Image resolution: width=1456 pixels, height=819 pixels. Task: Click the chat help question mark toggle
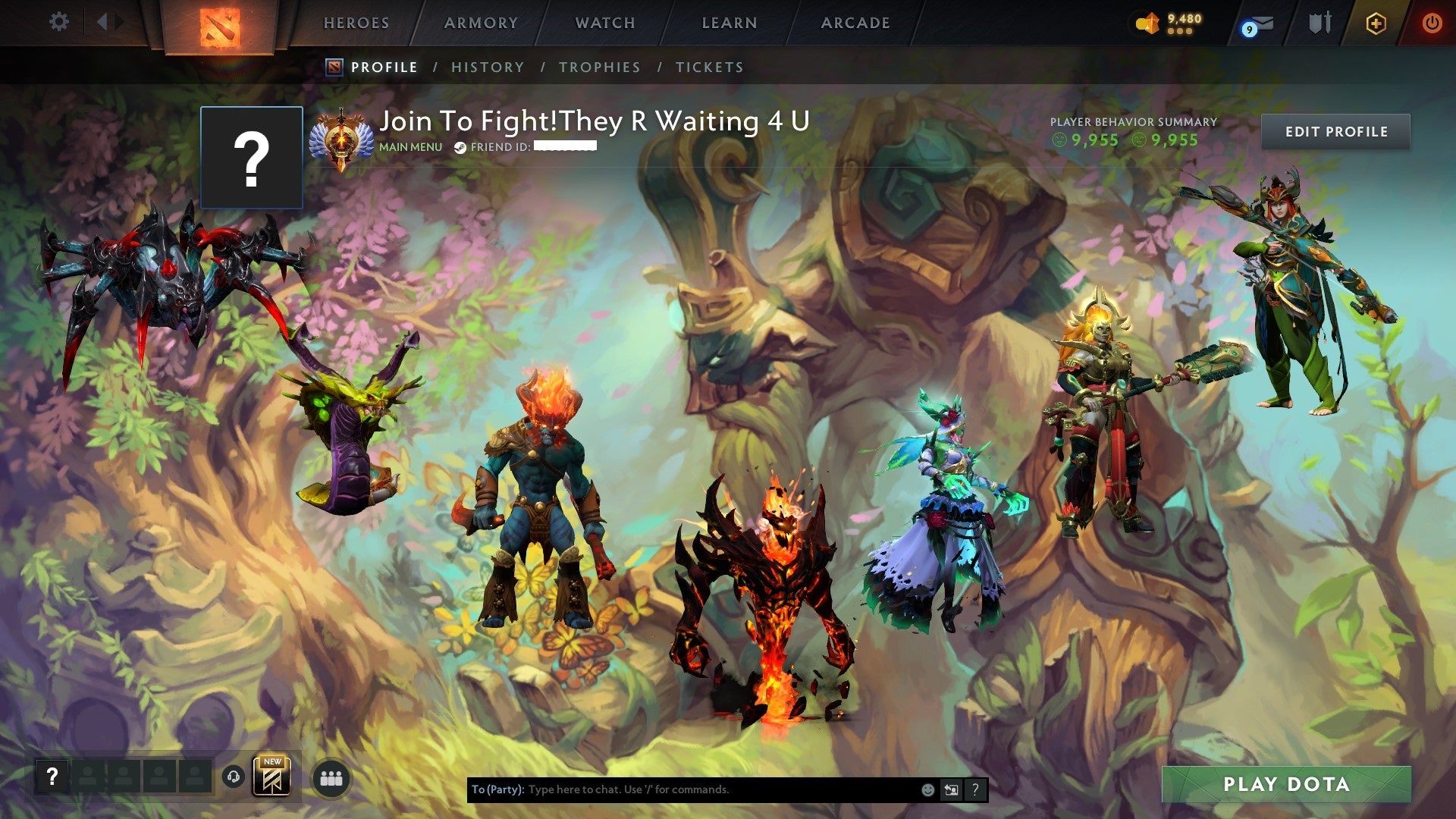click(x=974, y=789)
